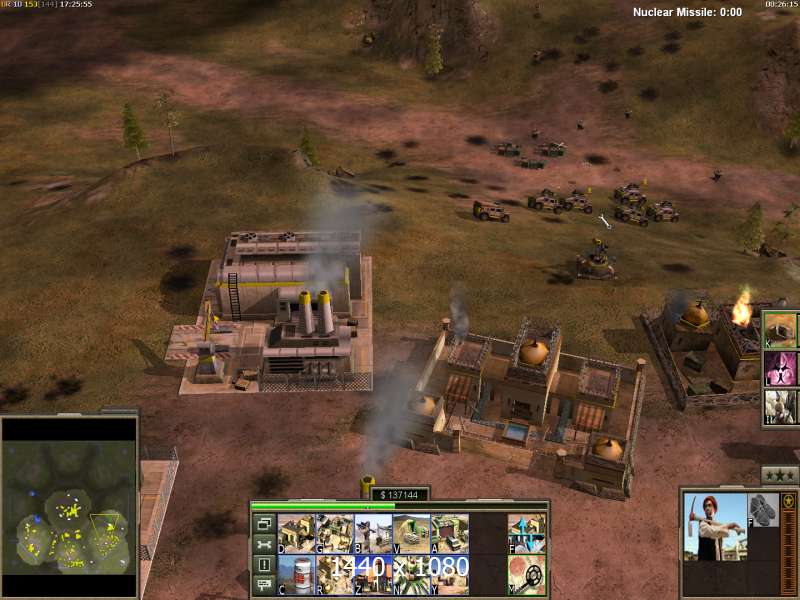Choose the Arms Dealer garage build icon
The height and width of the screenshot is (600, 800).
tap(449, 533)
